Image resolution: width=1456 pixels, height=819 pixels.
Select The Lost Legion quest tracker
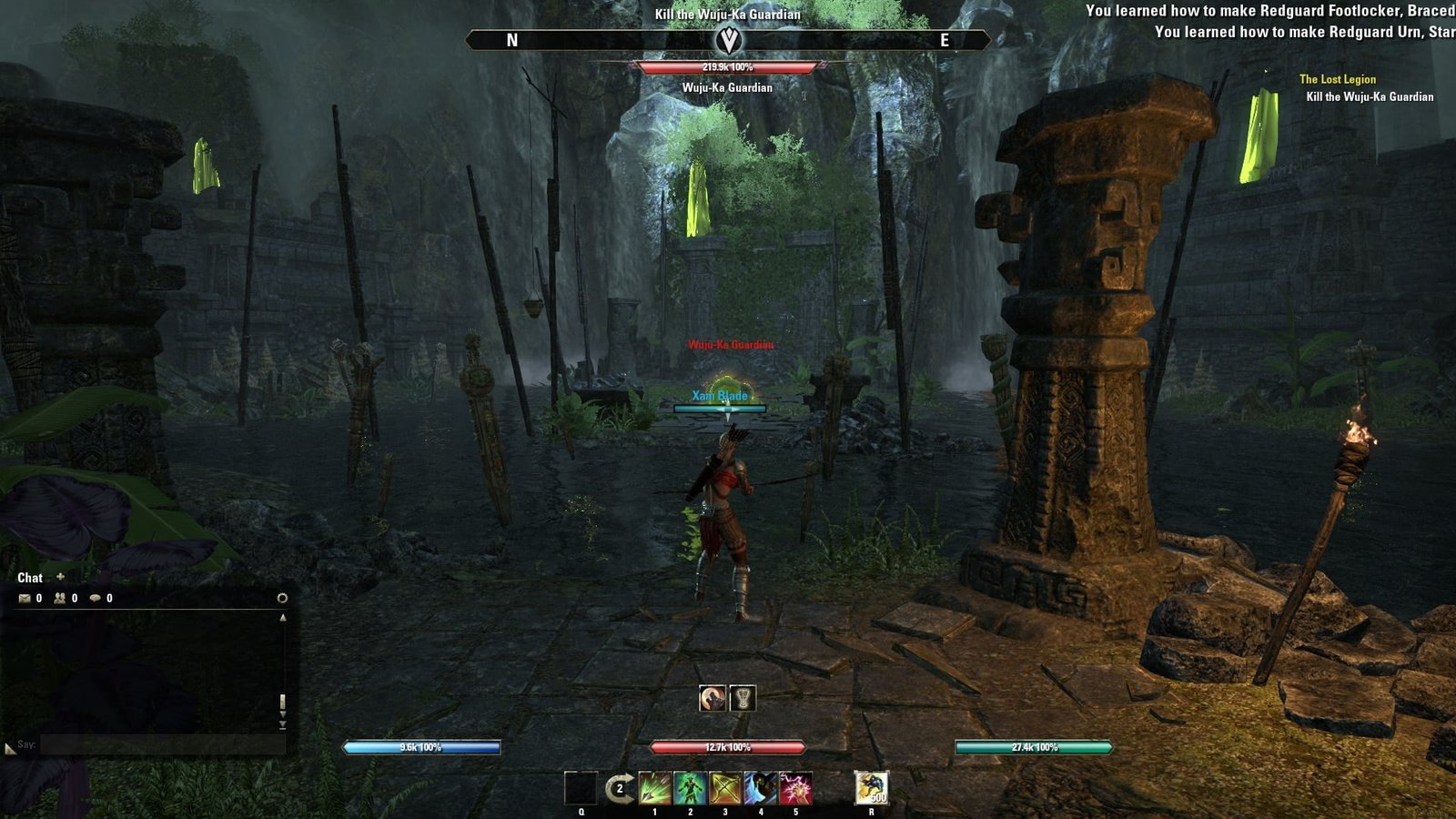tap(1337, 79)
